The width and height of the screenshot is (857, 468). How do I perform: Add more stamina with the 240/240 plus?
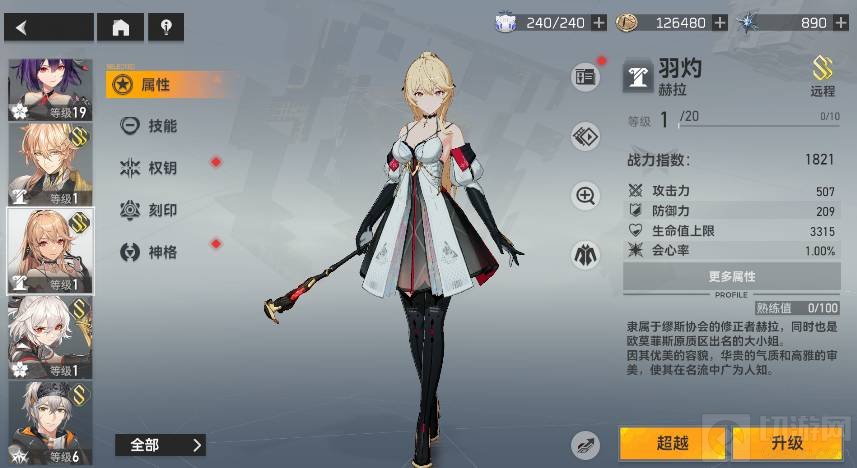[x=599, y=23]
